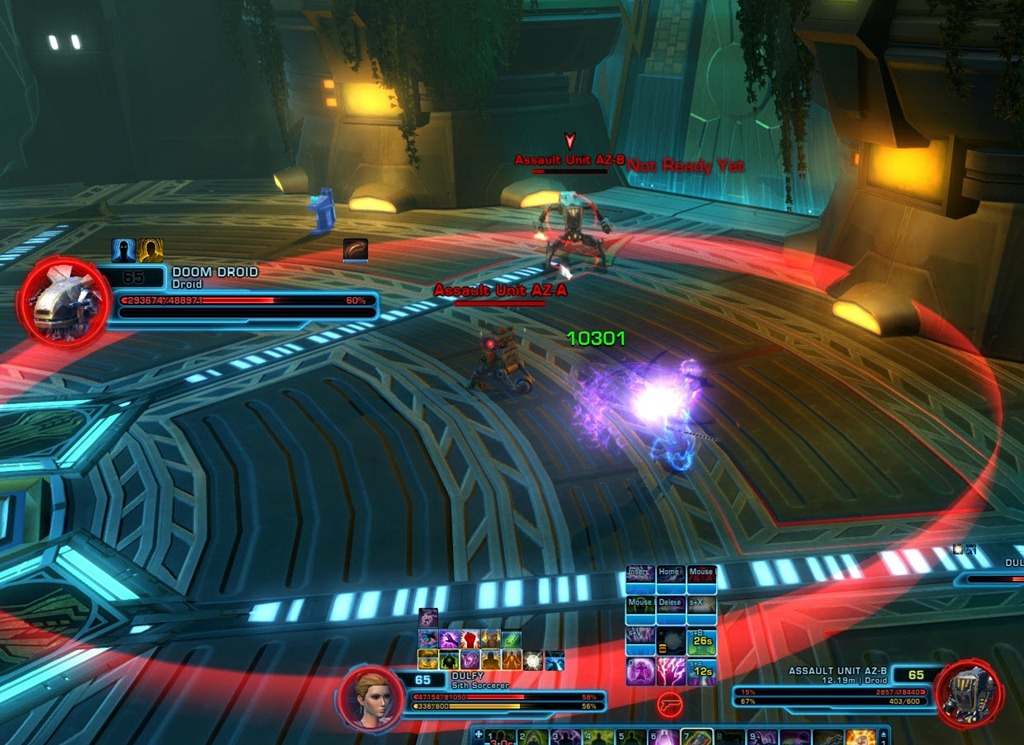Click the hotbar plus expand button

coord(477,736)
